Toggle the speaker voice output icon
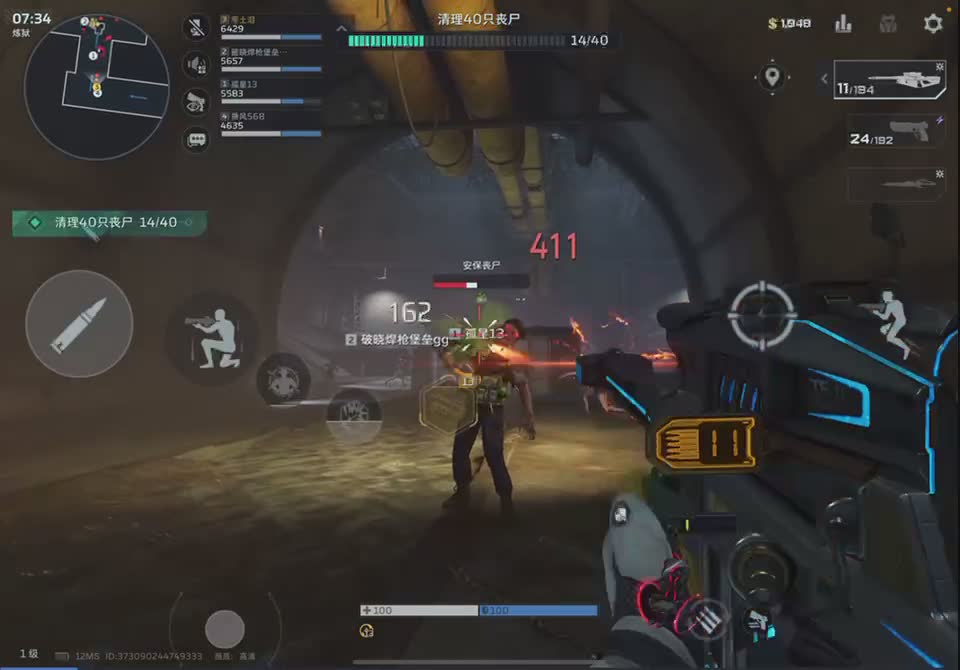 [196, 65]
